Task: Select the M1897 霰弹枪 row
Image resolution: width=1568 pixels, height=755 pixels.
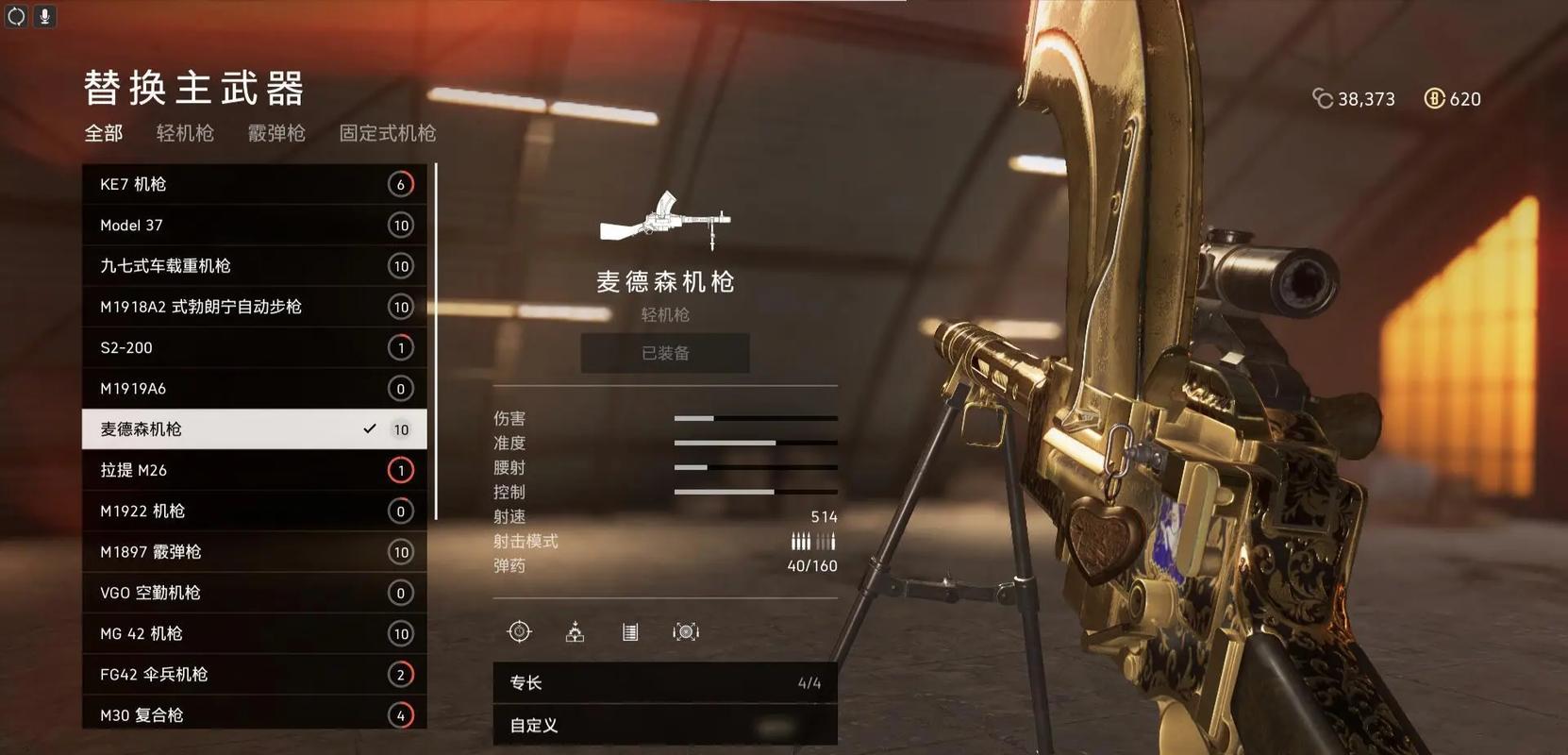Action: coord(254,552)
